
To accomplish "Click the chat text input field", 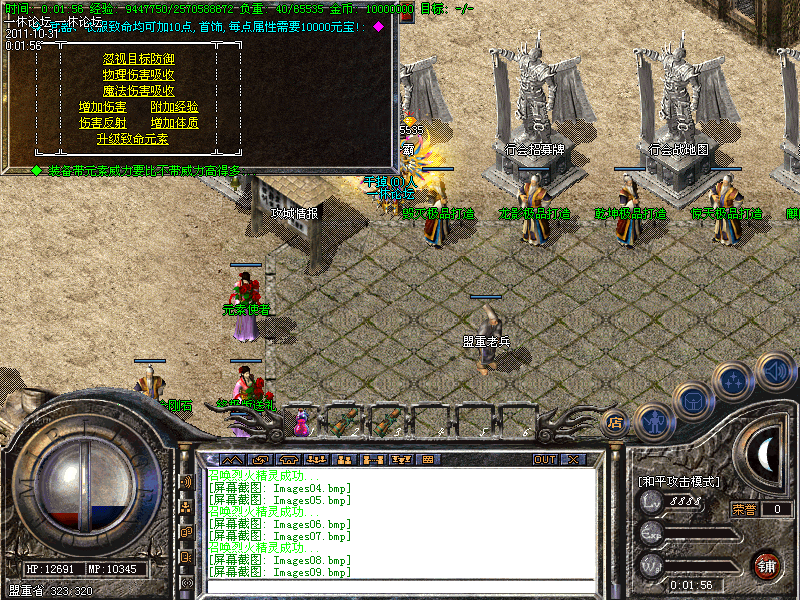I will click(x=400, y=585).
